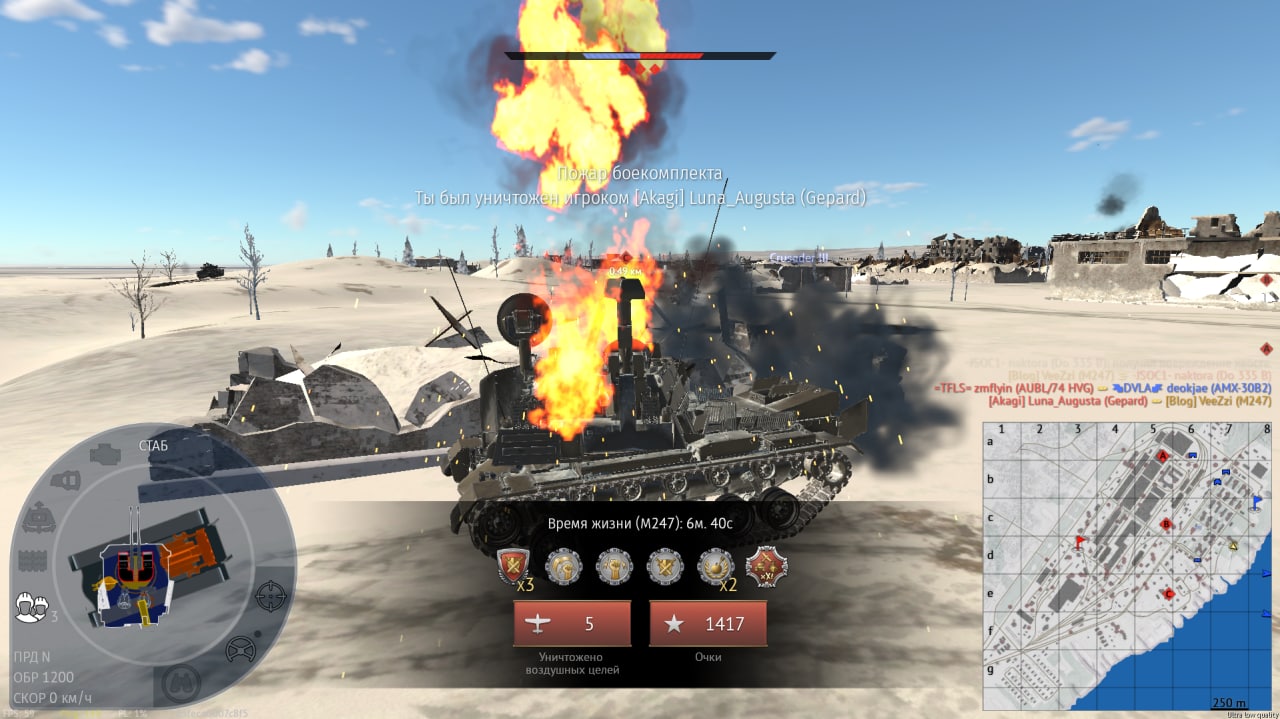The image size is (1280, 719).
Task: Click the blue flag minimap marker
Action: pyautogui.click(x=1257, y=502)
